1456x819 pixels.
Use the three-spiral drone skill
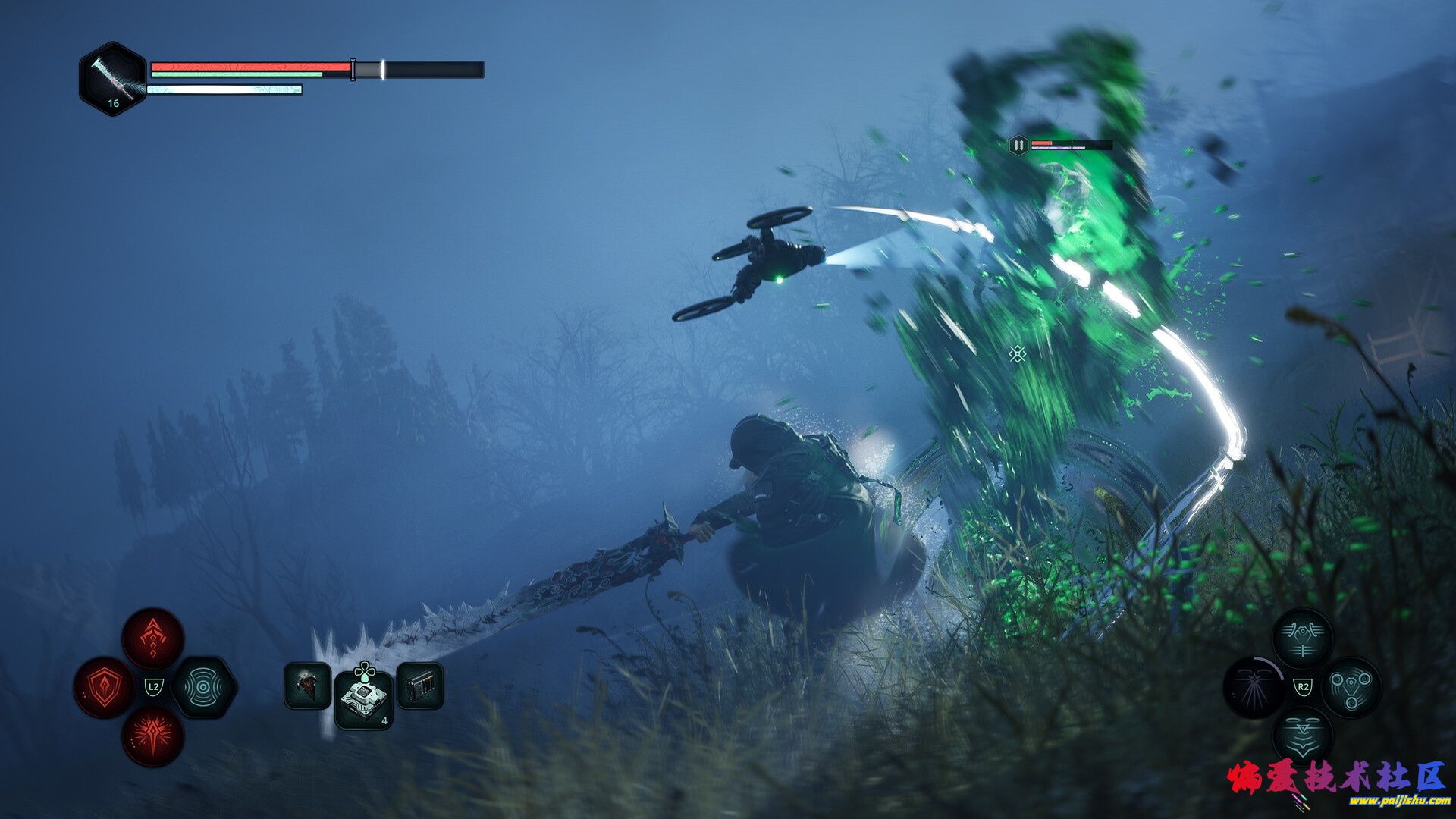click(x=1351, y=688)
